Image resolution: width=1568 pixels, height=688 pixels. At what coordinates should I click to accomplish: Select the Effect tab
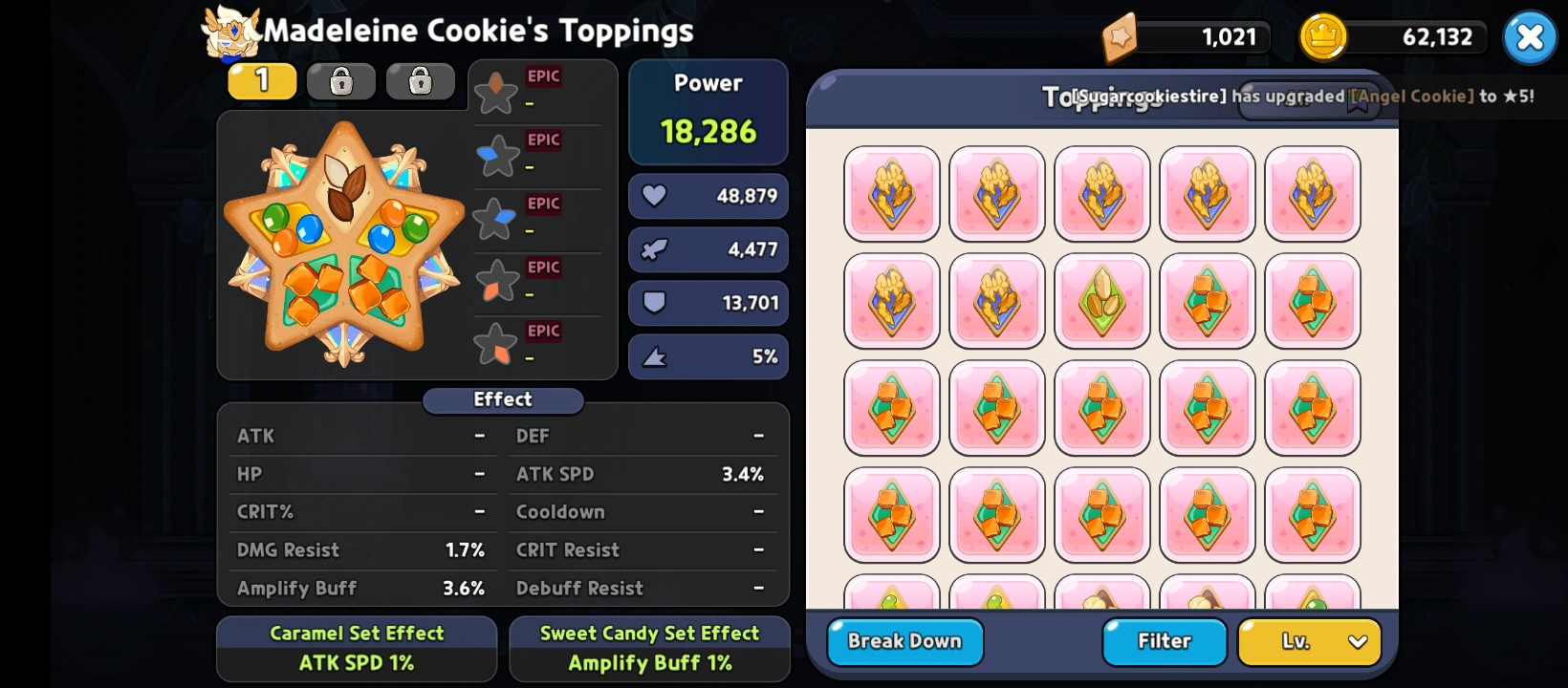[x=503, y=400]
